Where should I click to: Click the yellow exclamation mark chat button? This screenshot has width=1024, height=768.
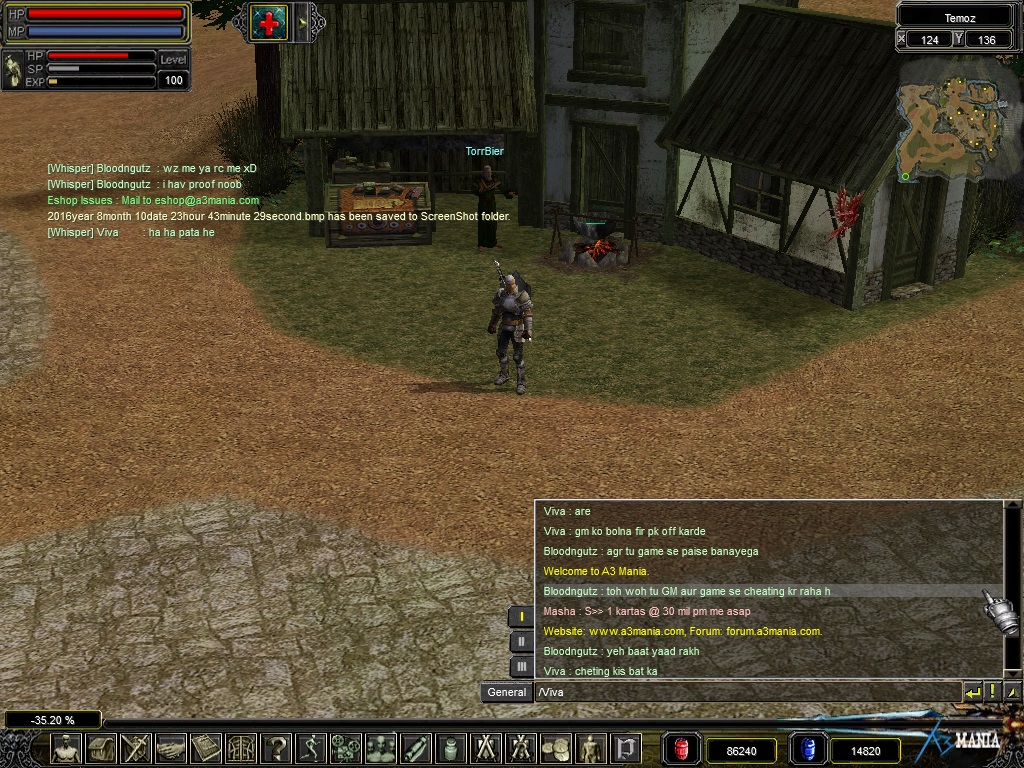tap(992, 691)
